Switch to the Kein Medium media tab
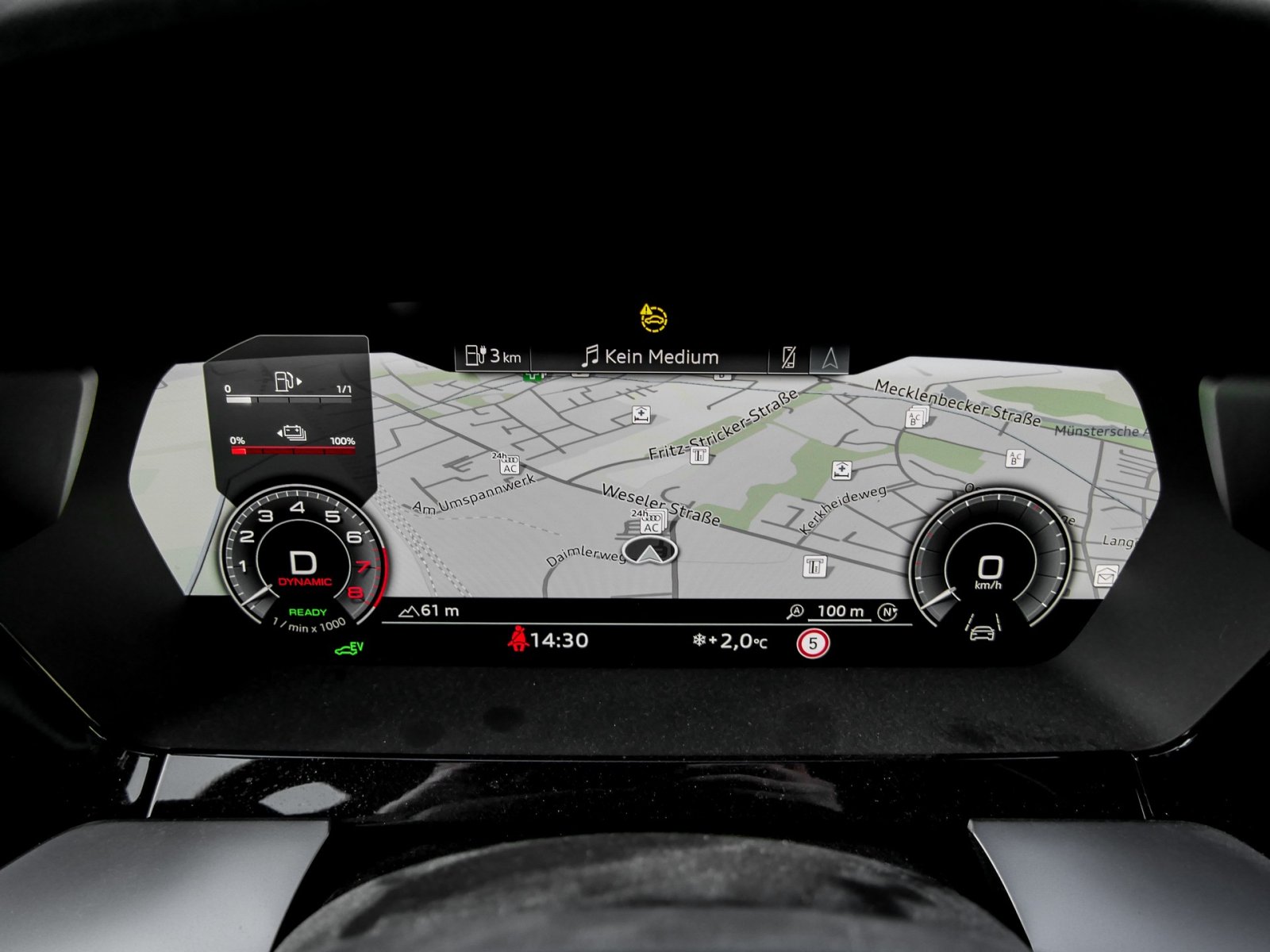Screen dimensions: 1270x952 (x=650, y=357)
